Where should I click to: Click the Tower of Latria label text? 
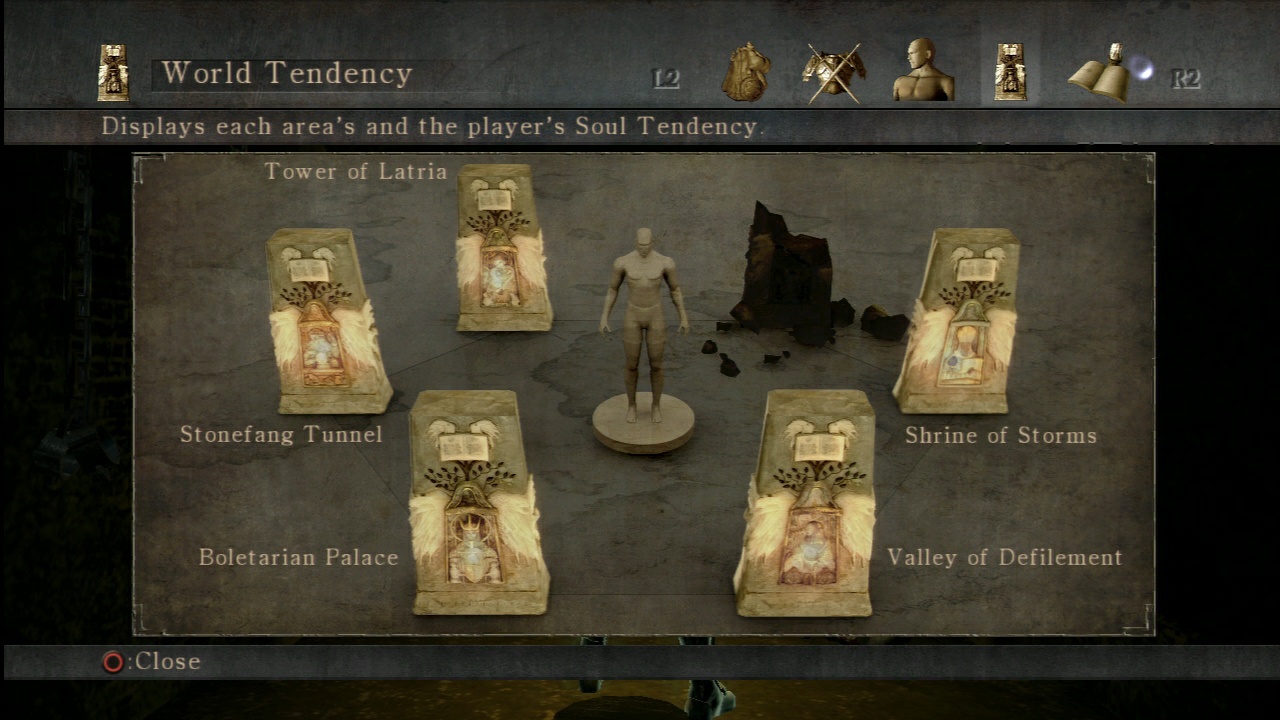pyautogui.click(x=355, y=171)
